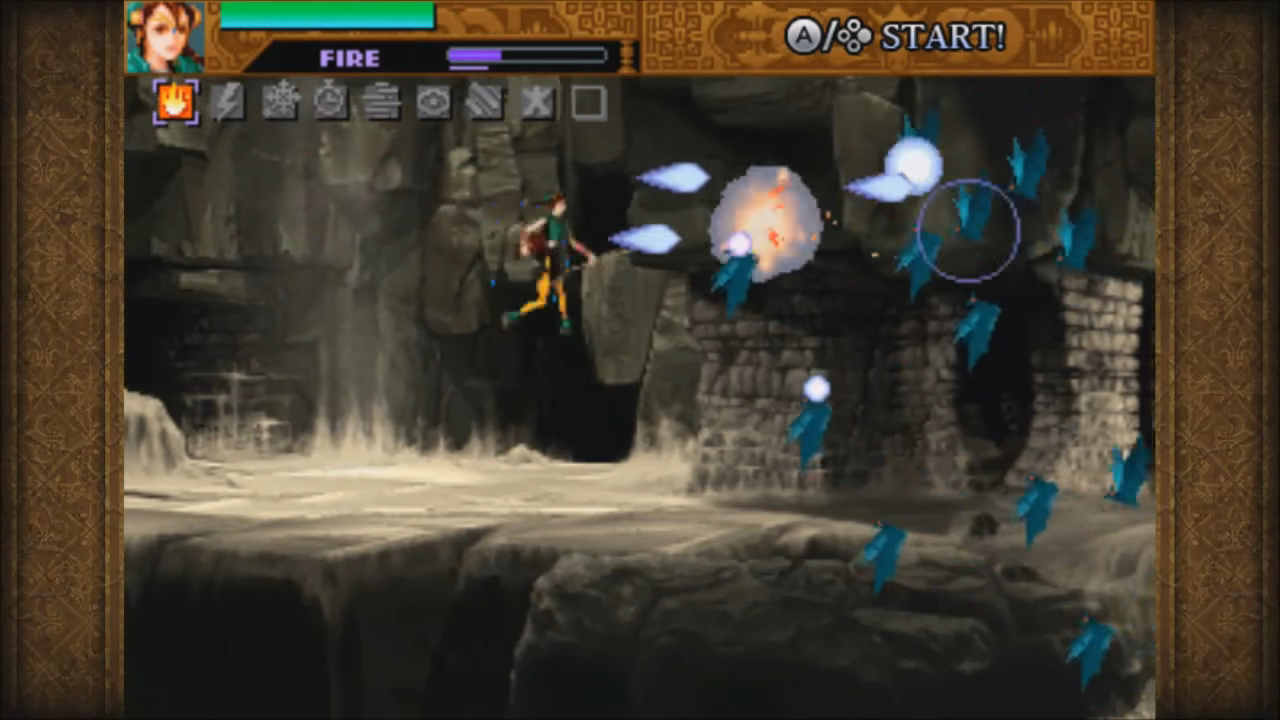Select the diagonal slash spell icon

485,103
